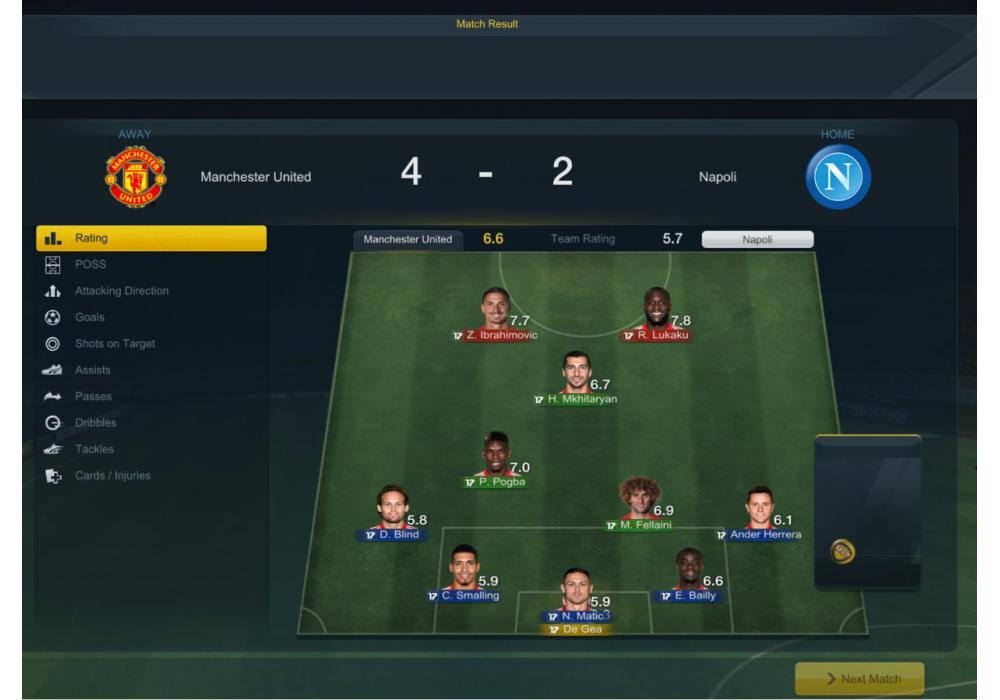The image size is (1000, 700).
Task: Open the Tackles stats
Action: pyautogui.click(x=94, y=449)
